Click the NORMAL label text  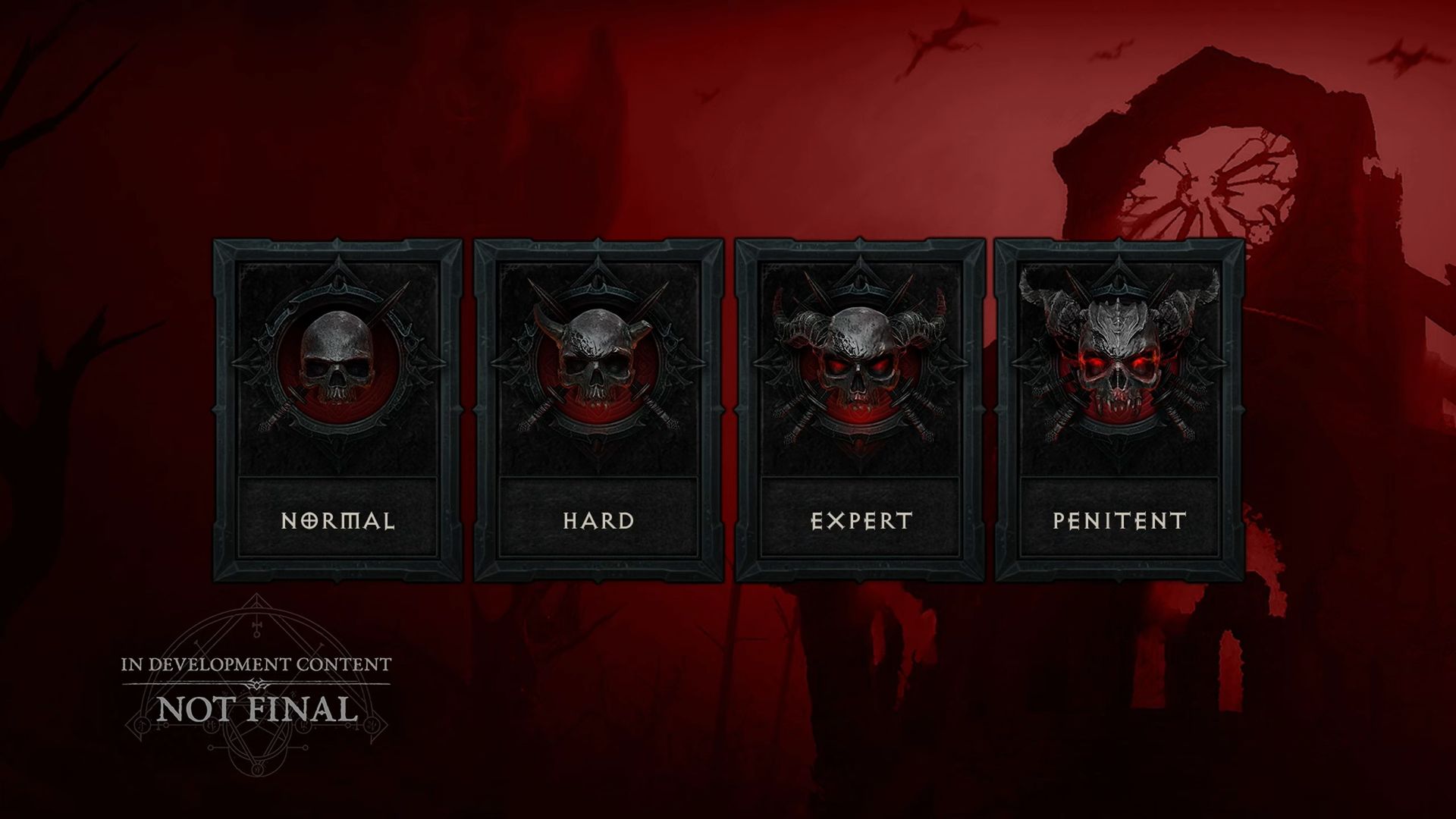coord(339,520)
